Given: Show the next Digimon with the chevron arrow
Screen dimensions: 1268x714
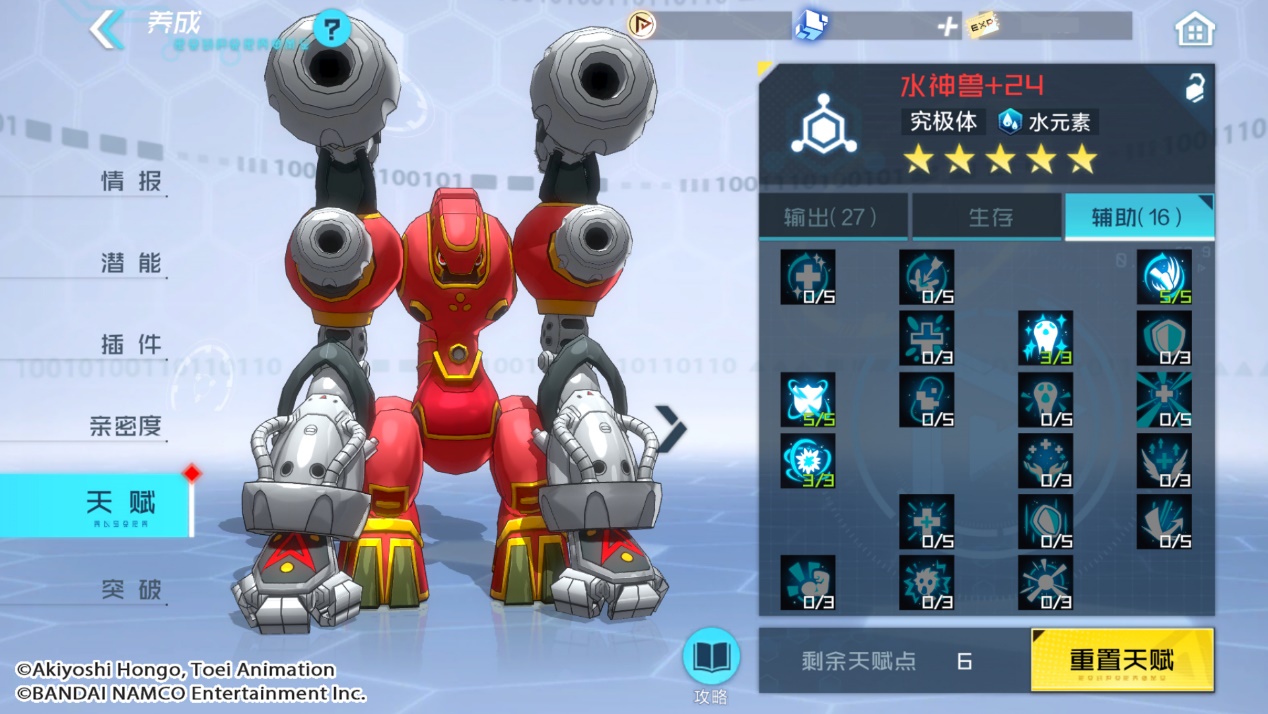Looking at the screenshot, I should [670, 428].
